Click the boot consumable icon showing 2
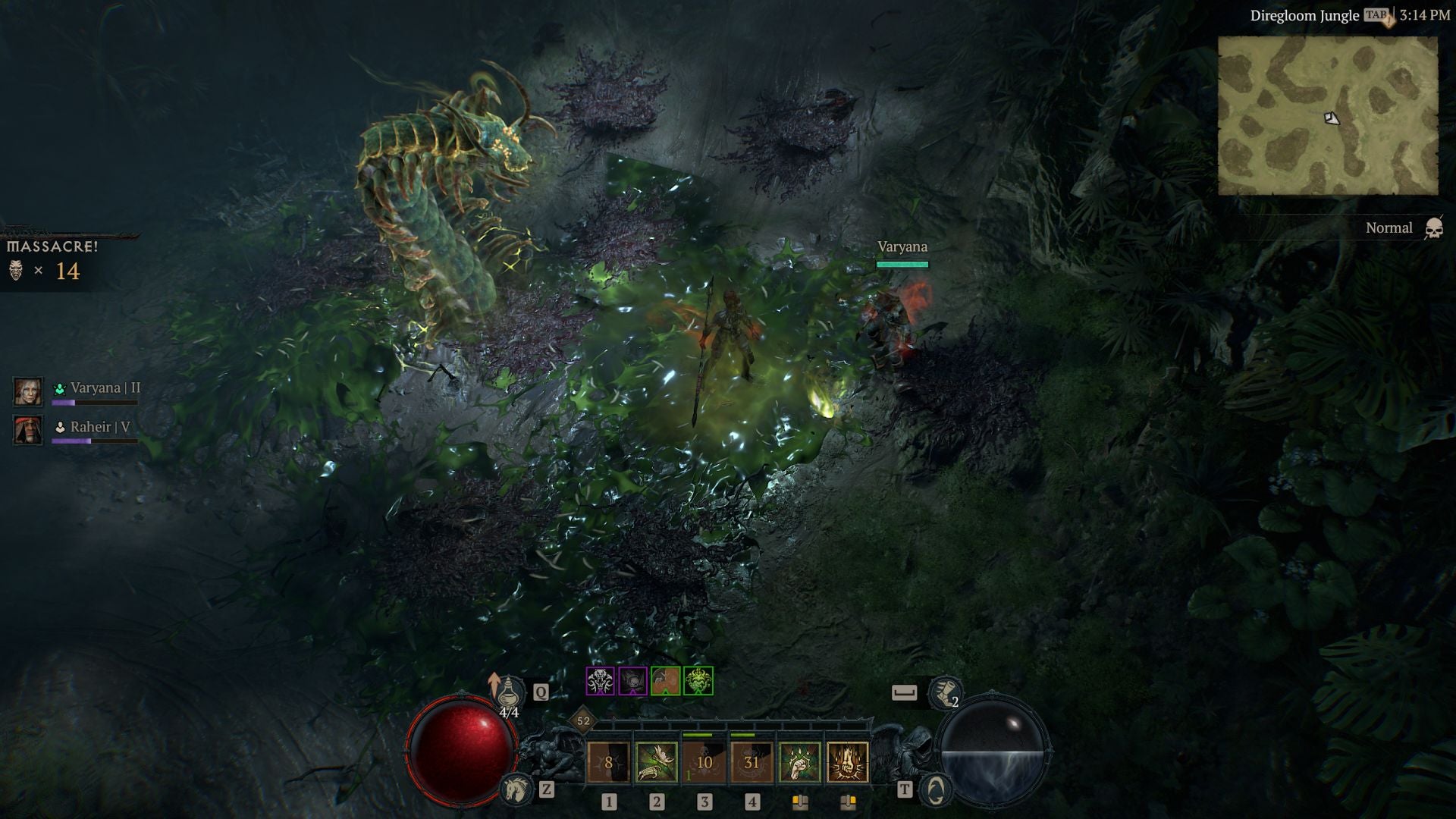 pos(946,692)
